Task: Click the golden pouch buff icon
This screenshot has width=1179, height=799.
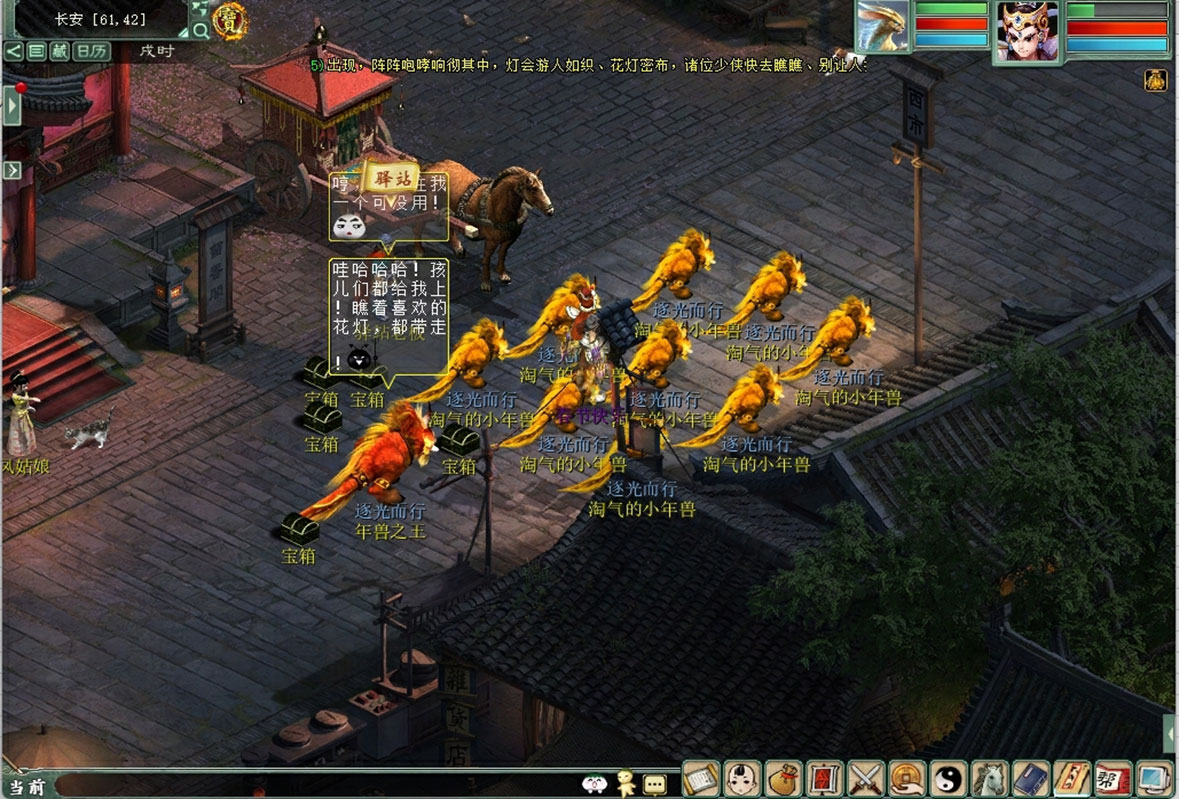Action: coord(1155,80)
